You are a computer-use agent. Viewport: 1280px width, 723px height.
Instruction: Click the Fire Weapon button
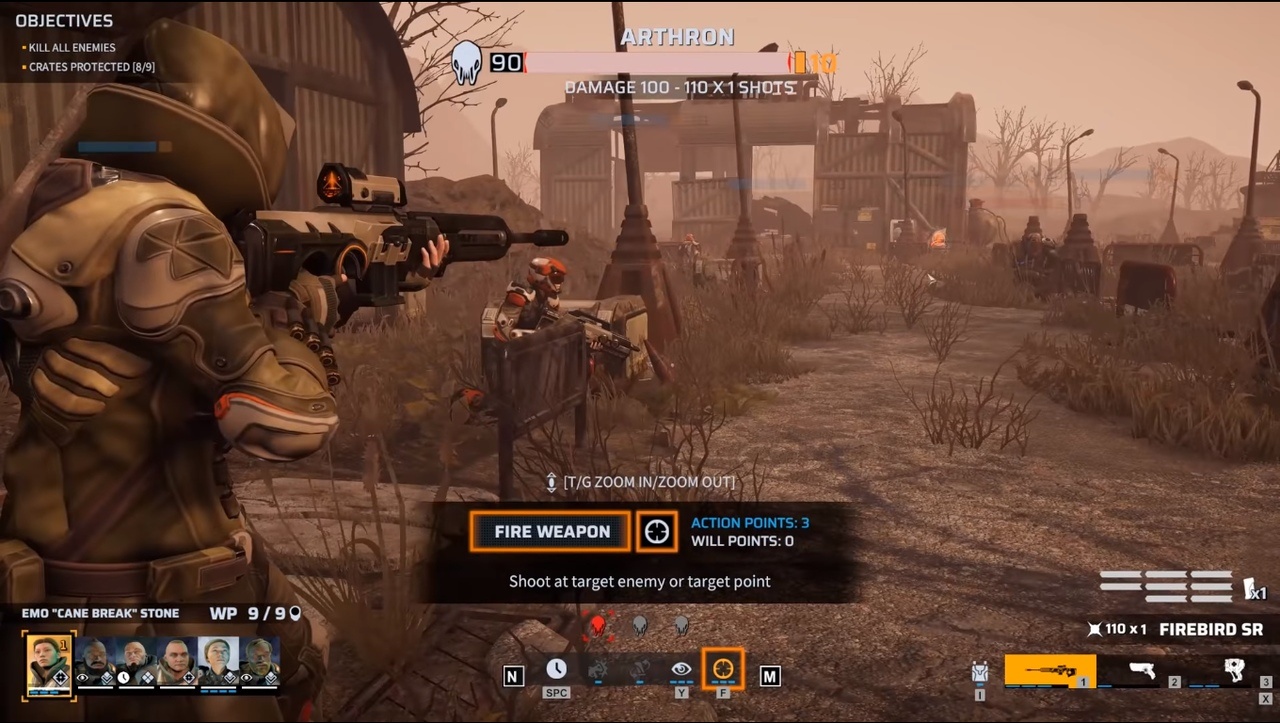pos(551,532)
